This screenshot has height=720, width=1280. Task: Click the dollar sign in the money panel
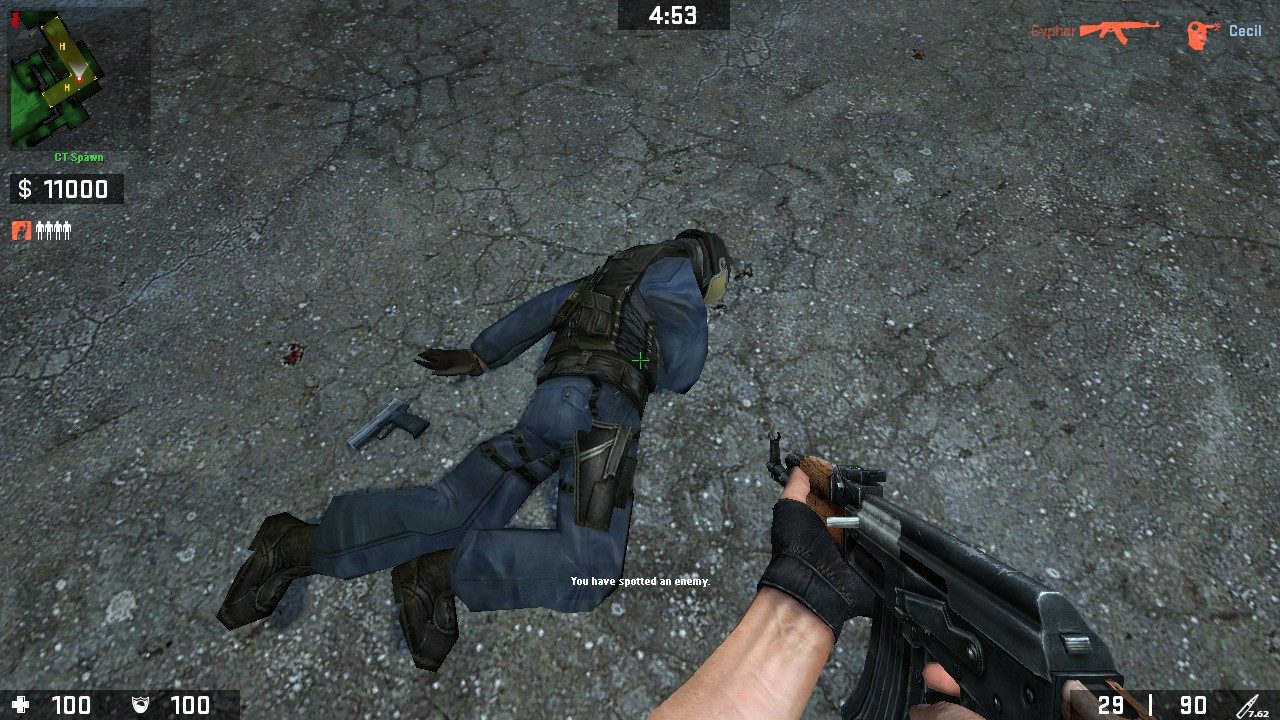click(24, 188)
